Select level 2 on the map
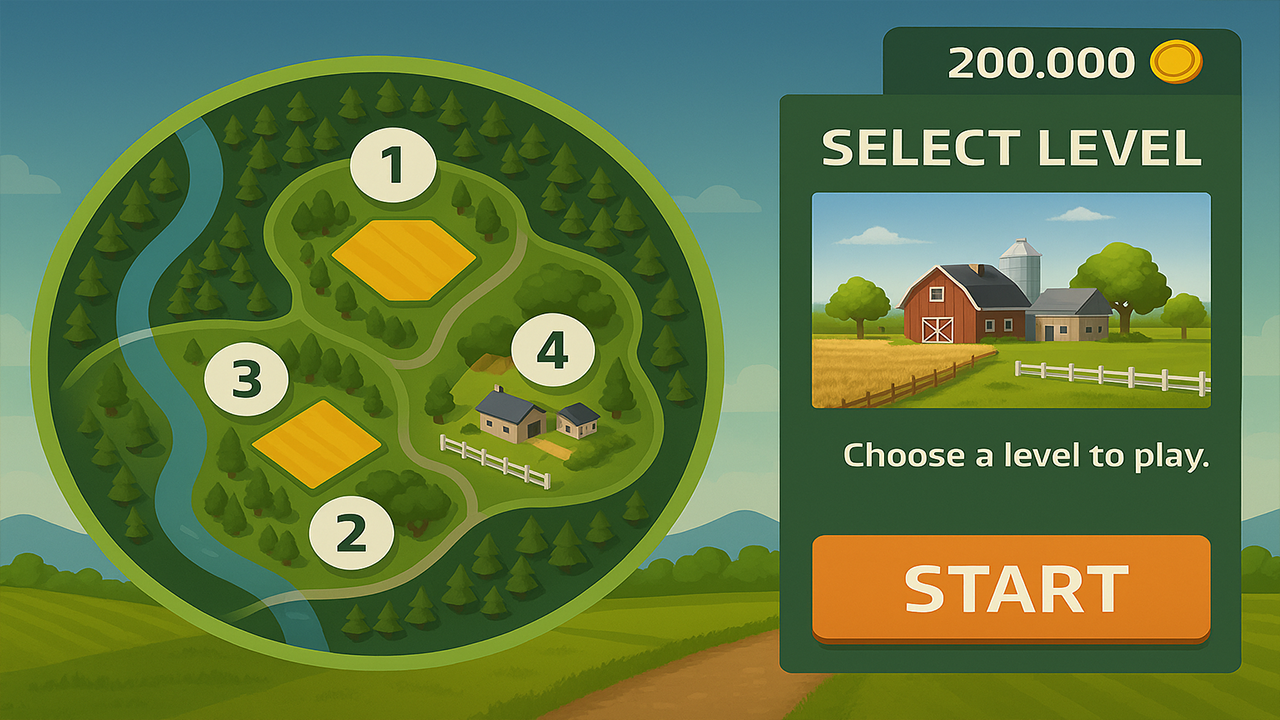The image size is (1280, 720). [x=351, y=531]
